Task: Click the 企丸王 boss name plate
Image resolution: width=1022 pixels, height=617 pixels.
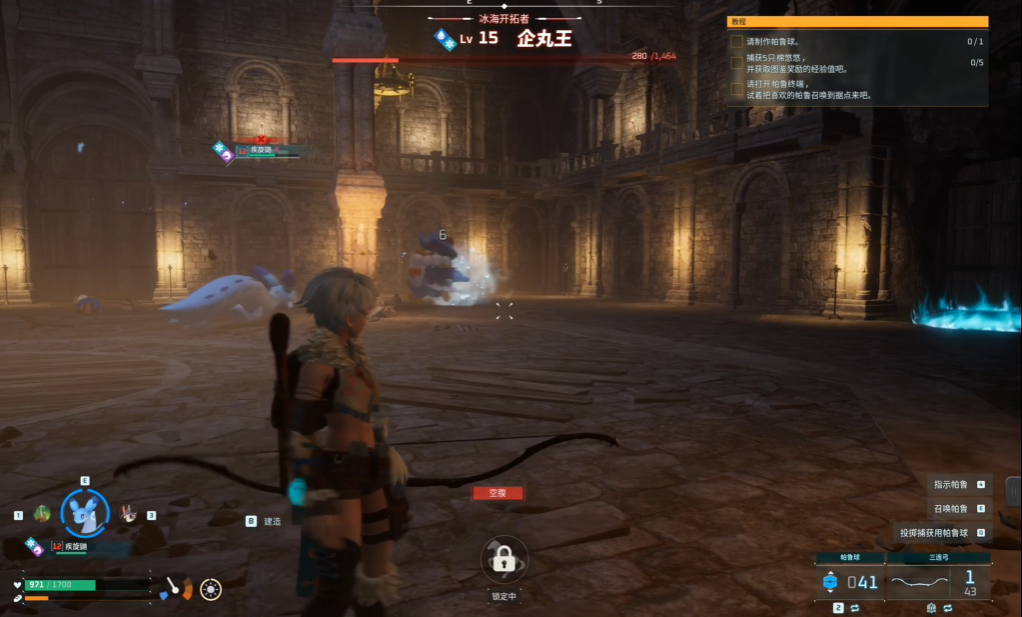Action: pyautogui.click(x=544, y=39)
